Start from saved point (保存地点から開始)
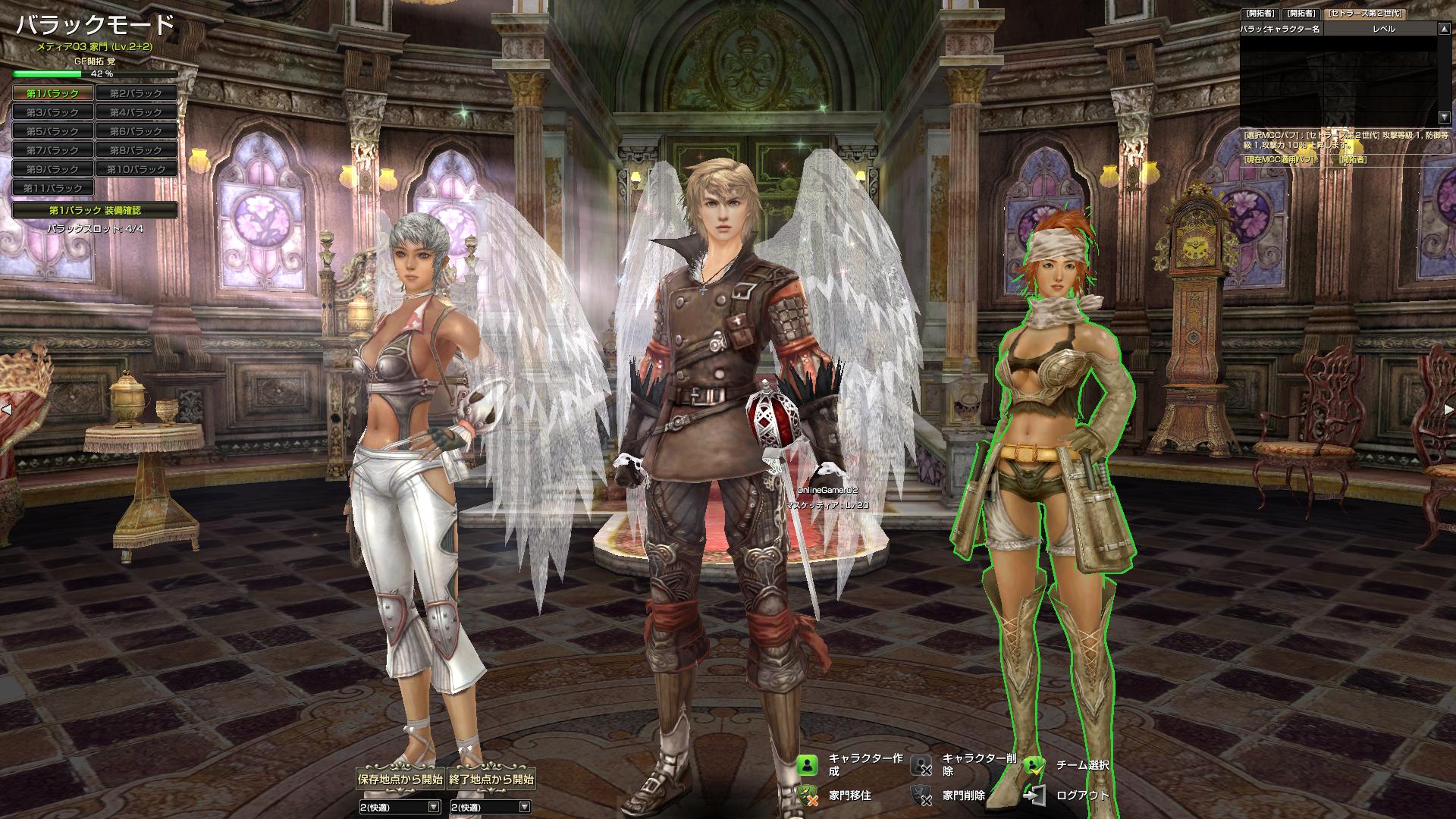Viewport: 1456px width, 819px height. click(x=400, y=779)
